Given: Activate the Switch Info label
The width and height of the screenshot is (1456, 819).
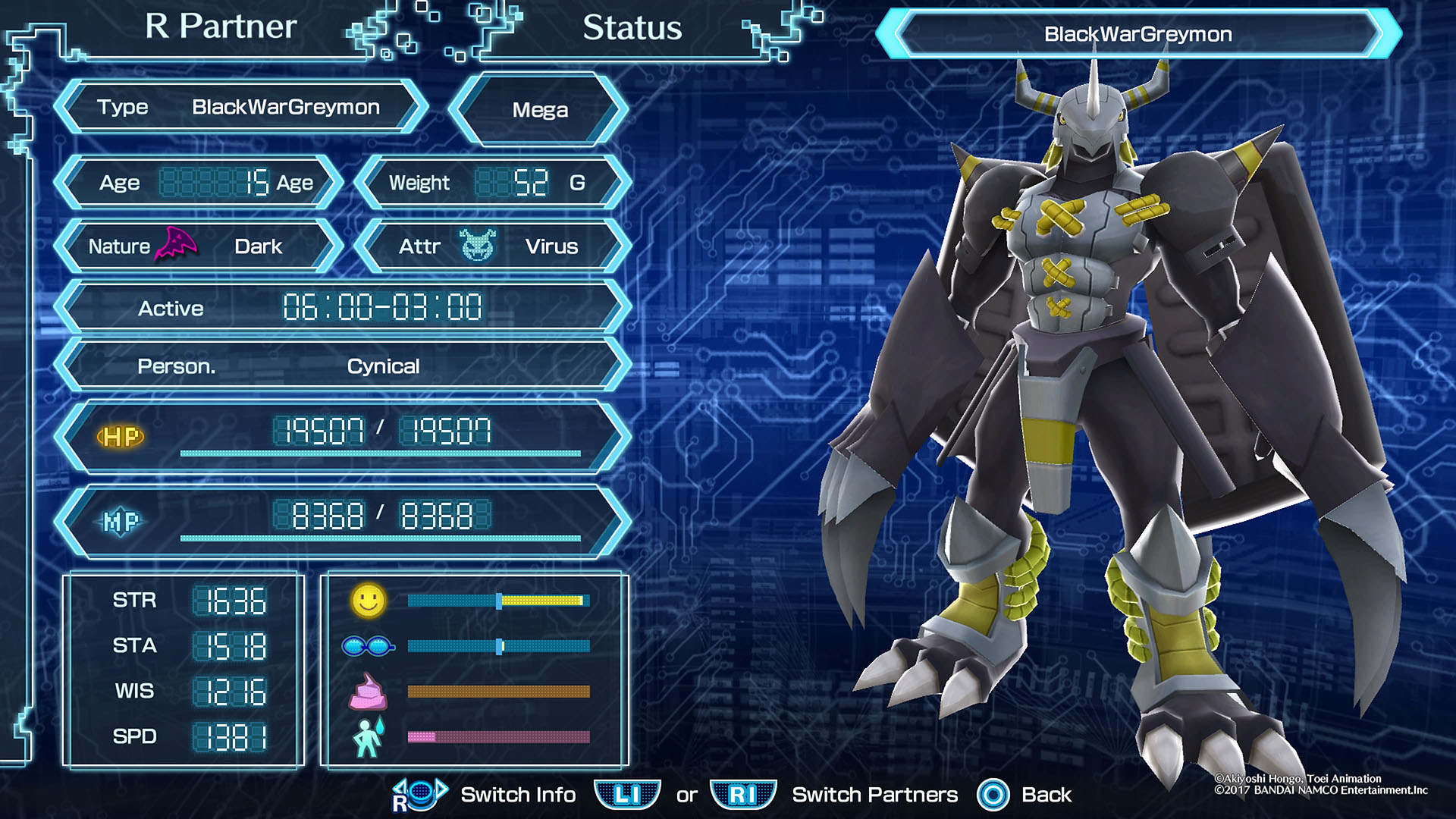Looking at the screenshot, I should pos(518,795).
